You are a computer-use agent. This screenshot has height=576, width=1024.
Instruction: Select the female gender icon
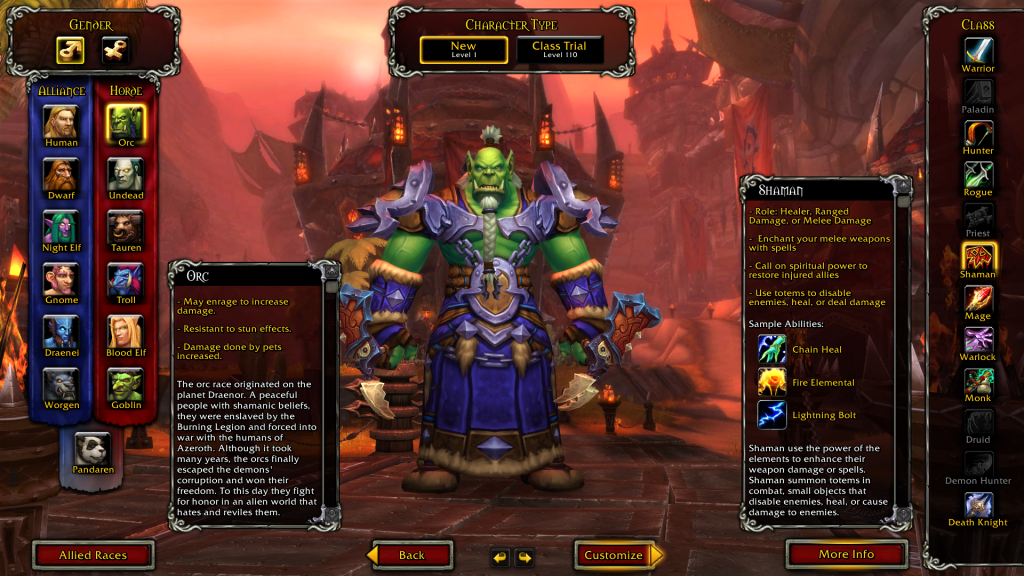(x=116, y=50)
